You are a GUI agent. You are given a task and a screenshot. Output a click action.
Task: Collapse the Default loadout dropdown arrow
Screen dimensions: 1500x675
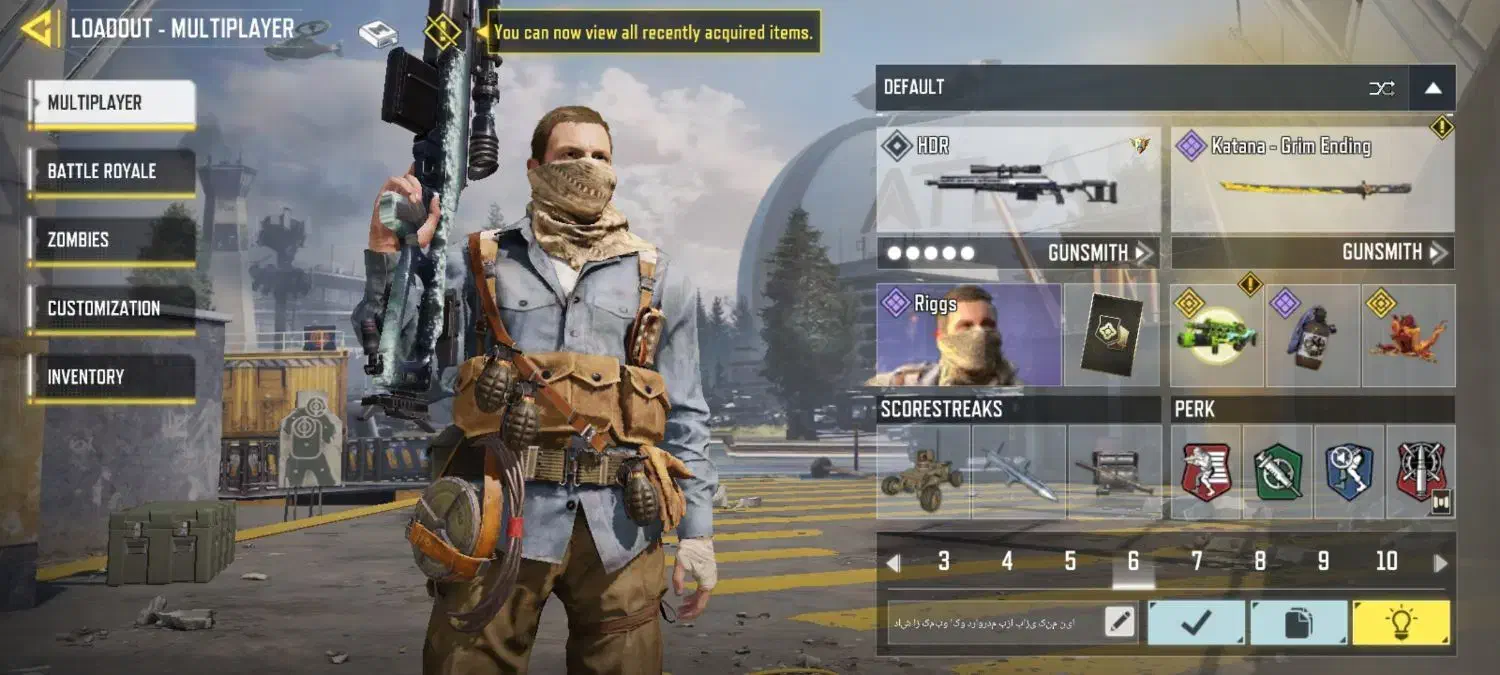[x=1432, y=88]
